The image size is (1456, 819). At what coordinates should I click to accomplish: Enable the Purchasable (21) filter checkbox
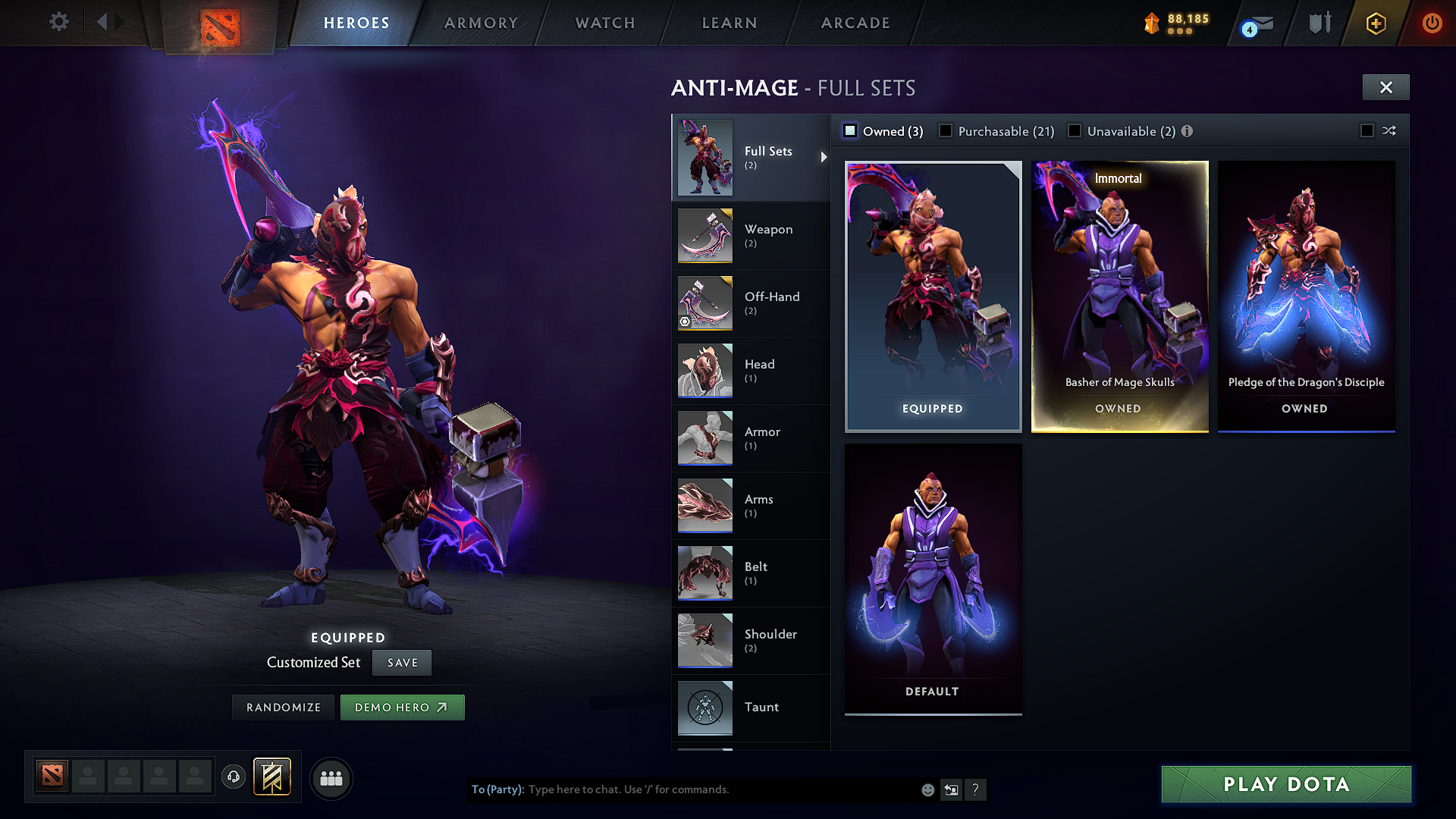[x=945, y=130]
